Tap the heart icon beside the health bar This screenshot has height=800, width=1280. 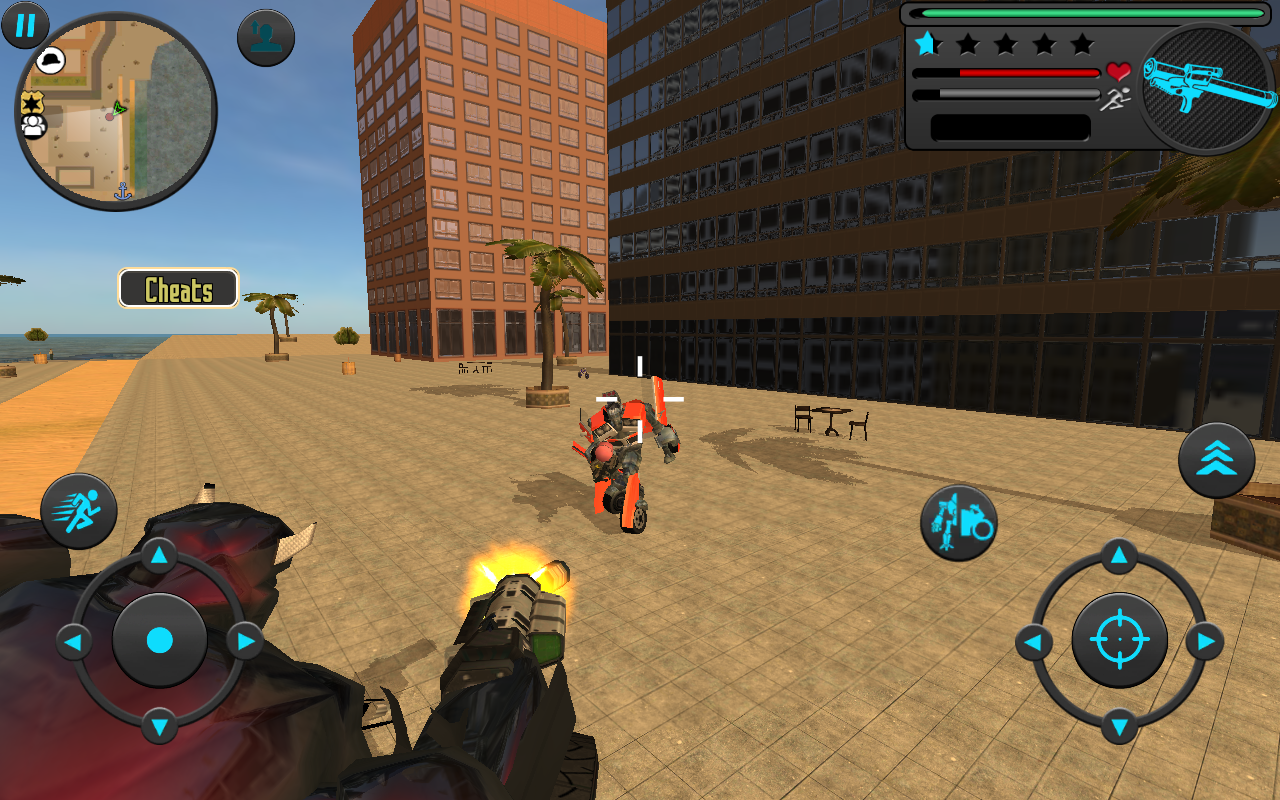click(x=1119, y=72)
